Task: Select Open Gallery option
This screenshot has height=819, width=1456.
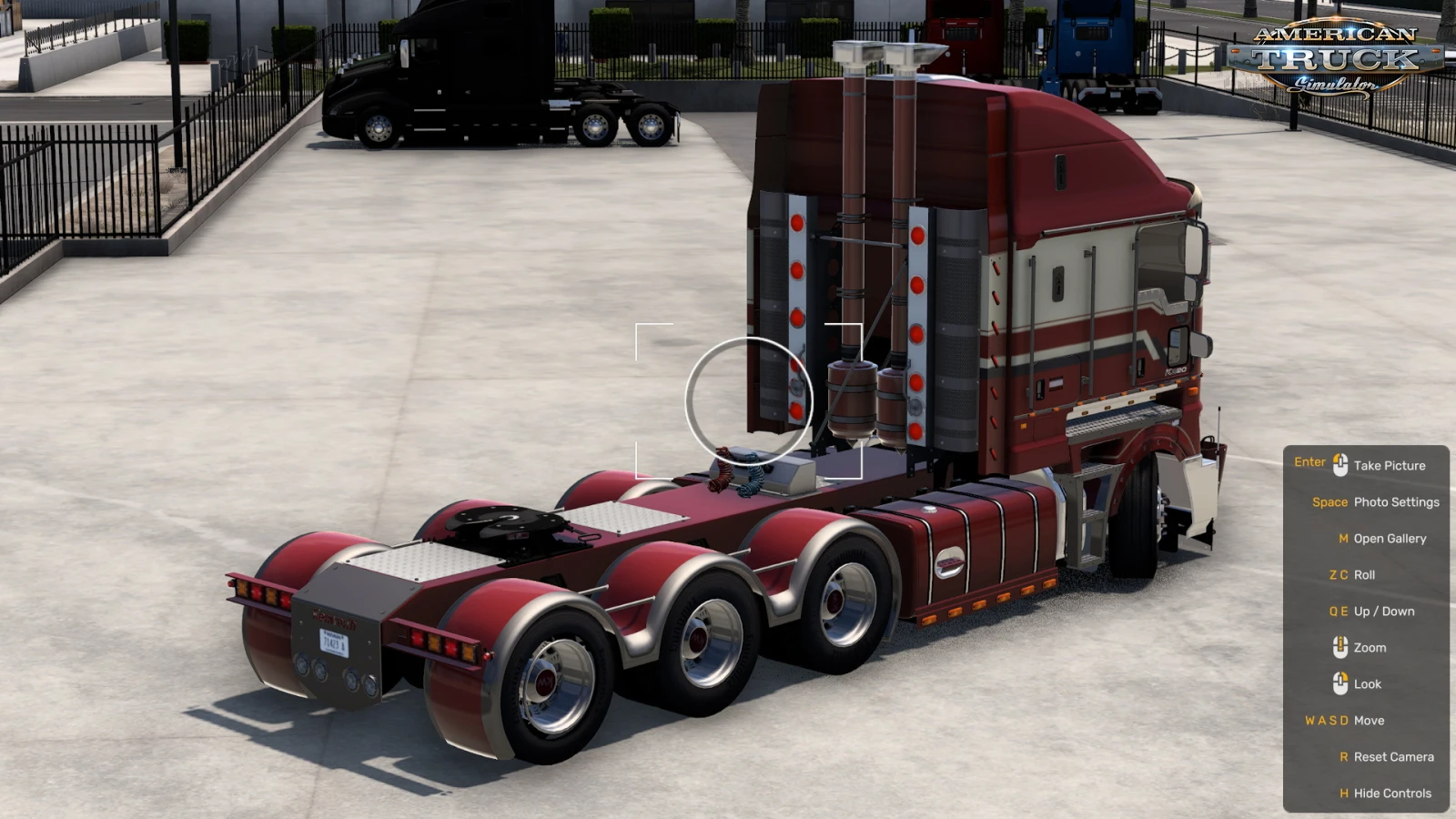Action: coord(1390,539)
